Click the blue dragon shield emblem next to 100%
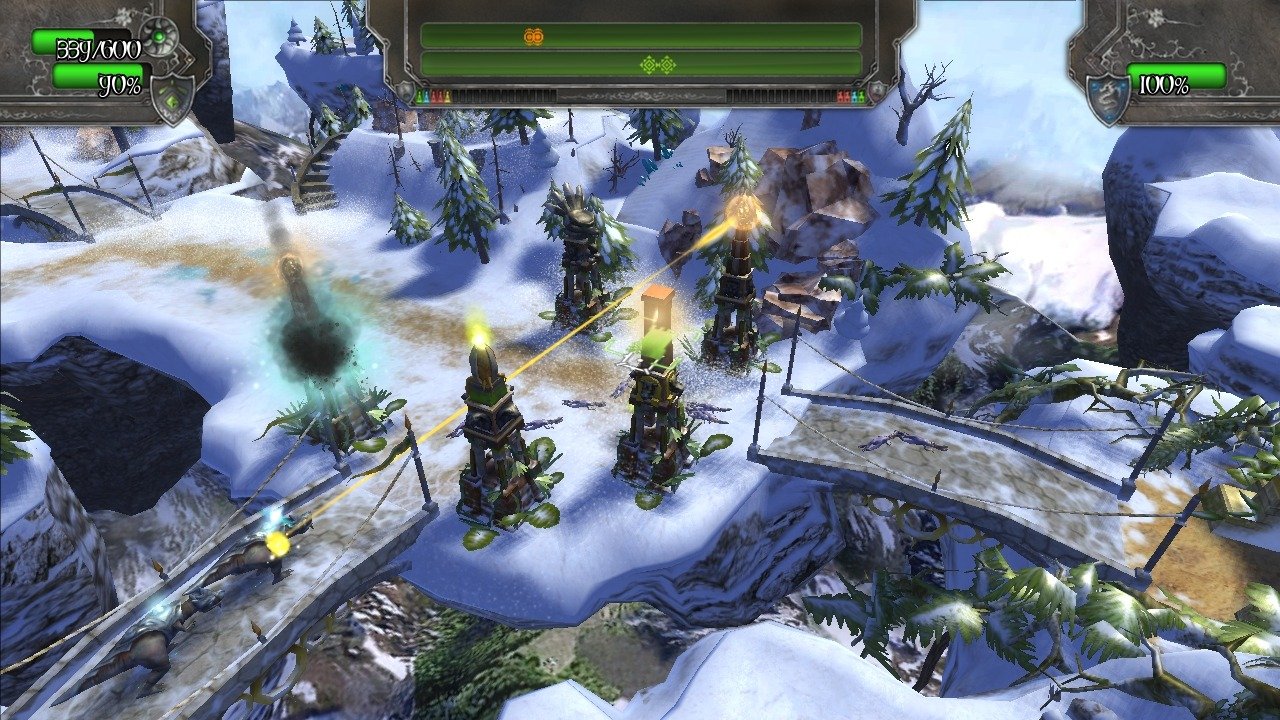Image resolution: width=1280 pixels, height=720 pixels. [x=1107, y=99]
